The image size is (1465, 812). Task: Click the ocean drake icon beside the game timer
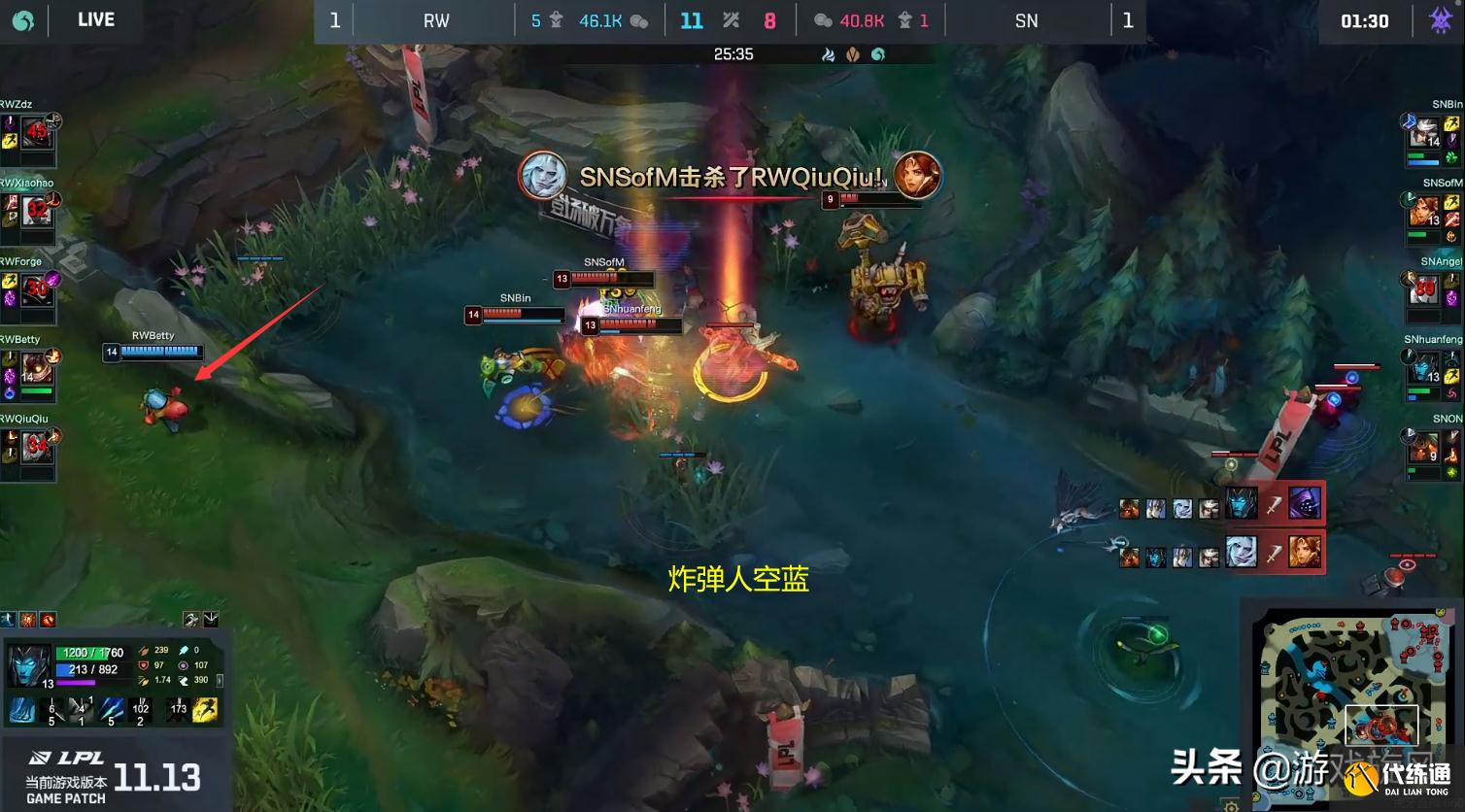(x=877, y=55)
